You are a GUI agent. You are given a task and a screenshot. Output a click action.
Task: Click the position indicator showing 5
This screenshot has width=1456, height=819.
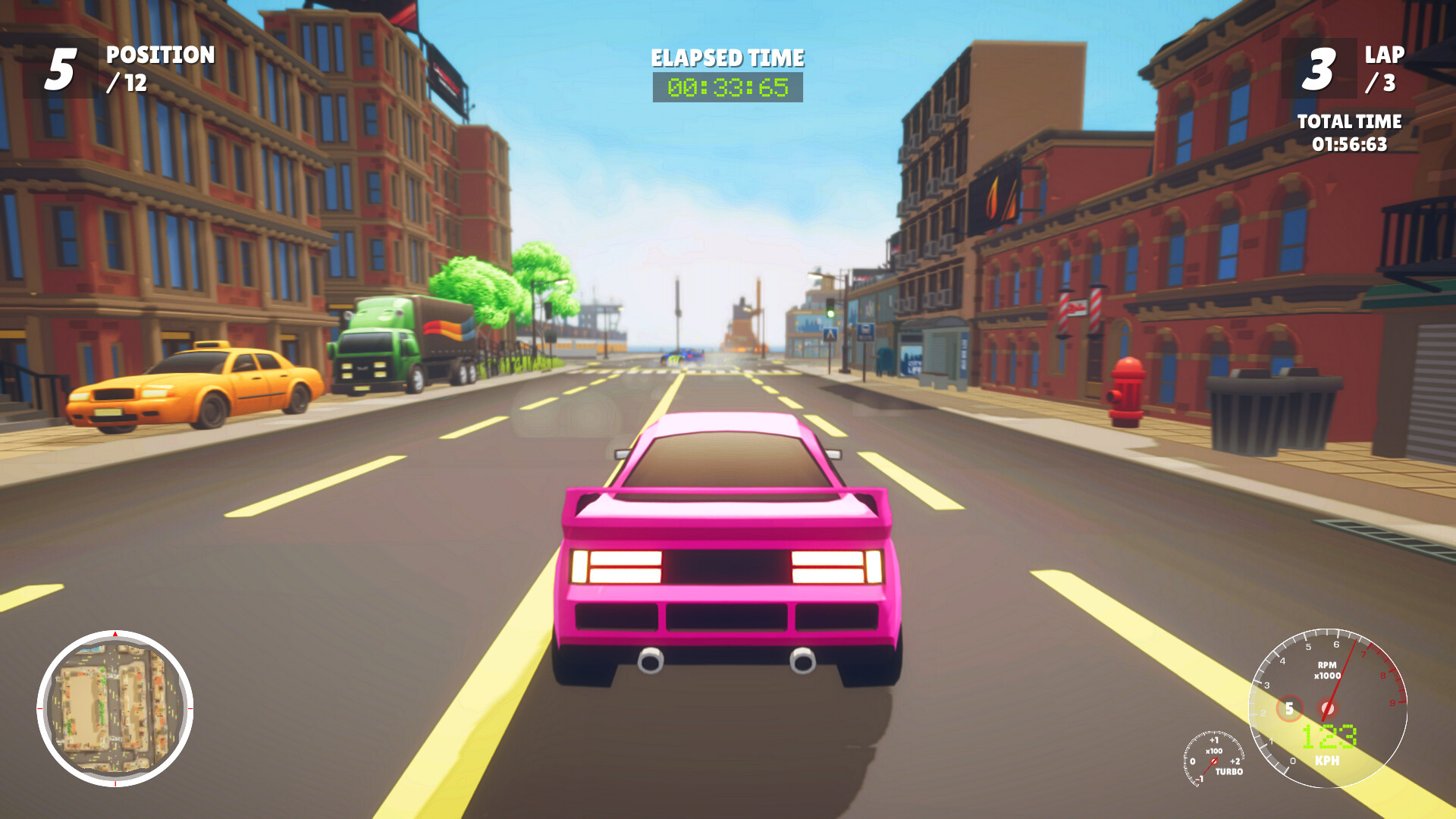coord(61,67)
